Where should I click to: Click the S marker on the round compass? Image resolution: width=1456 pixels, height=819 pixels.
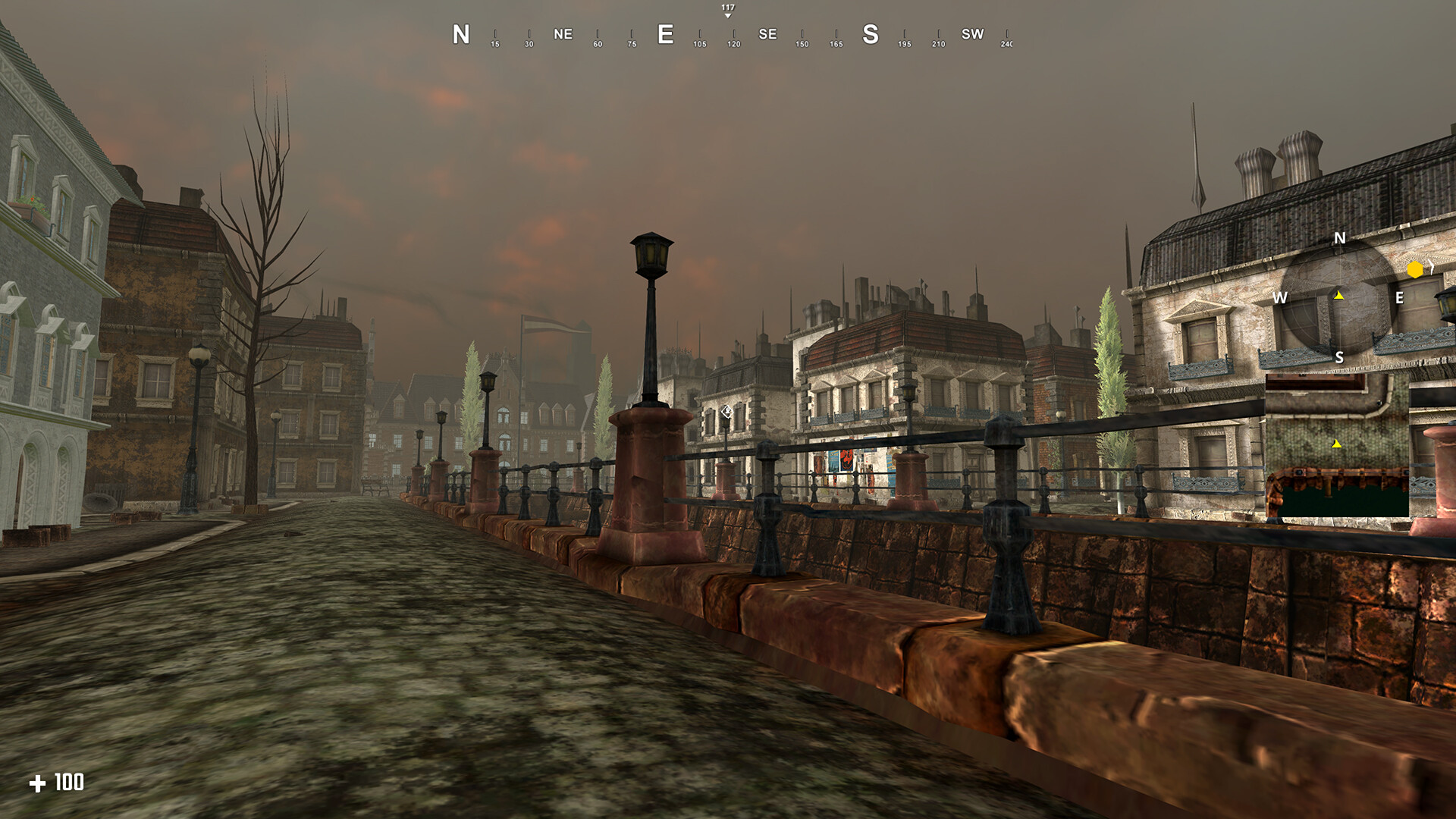coord(1339,356)
